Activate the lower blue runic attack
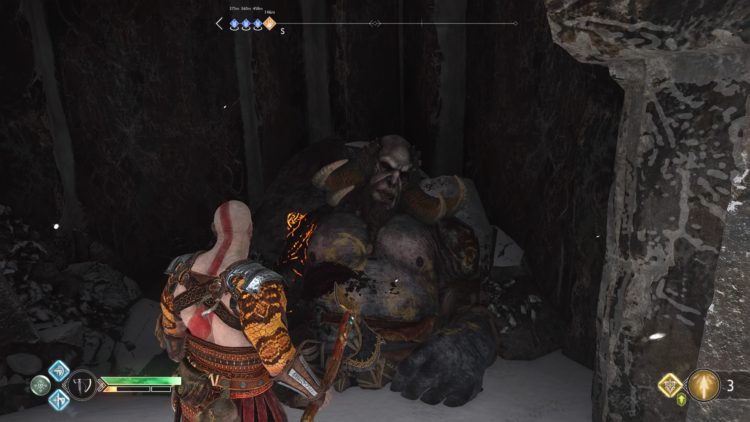 (x=59, y=399)
